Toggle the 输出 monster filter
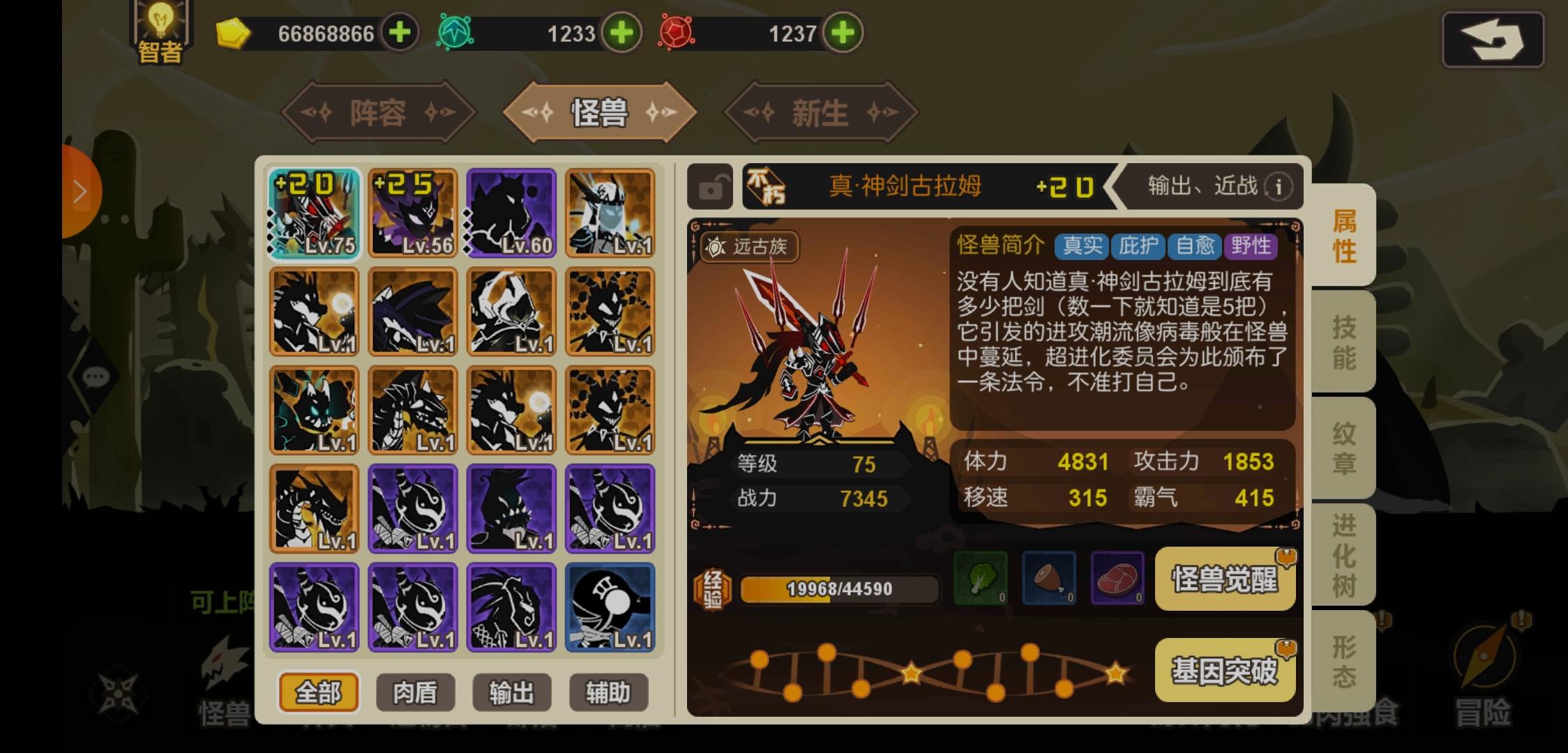Screen dimensions: 1568x753 (512, 693)
